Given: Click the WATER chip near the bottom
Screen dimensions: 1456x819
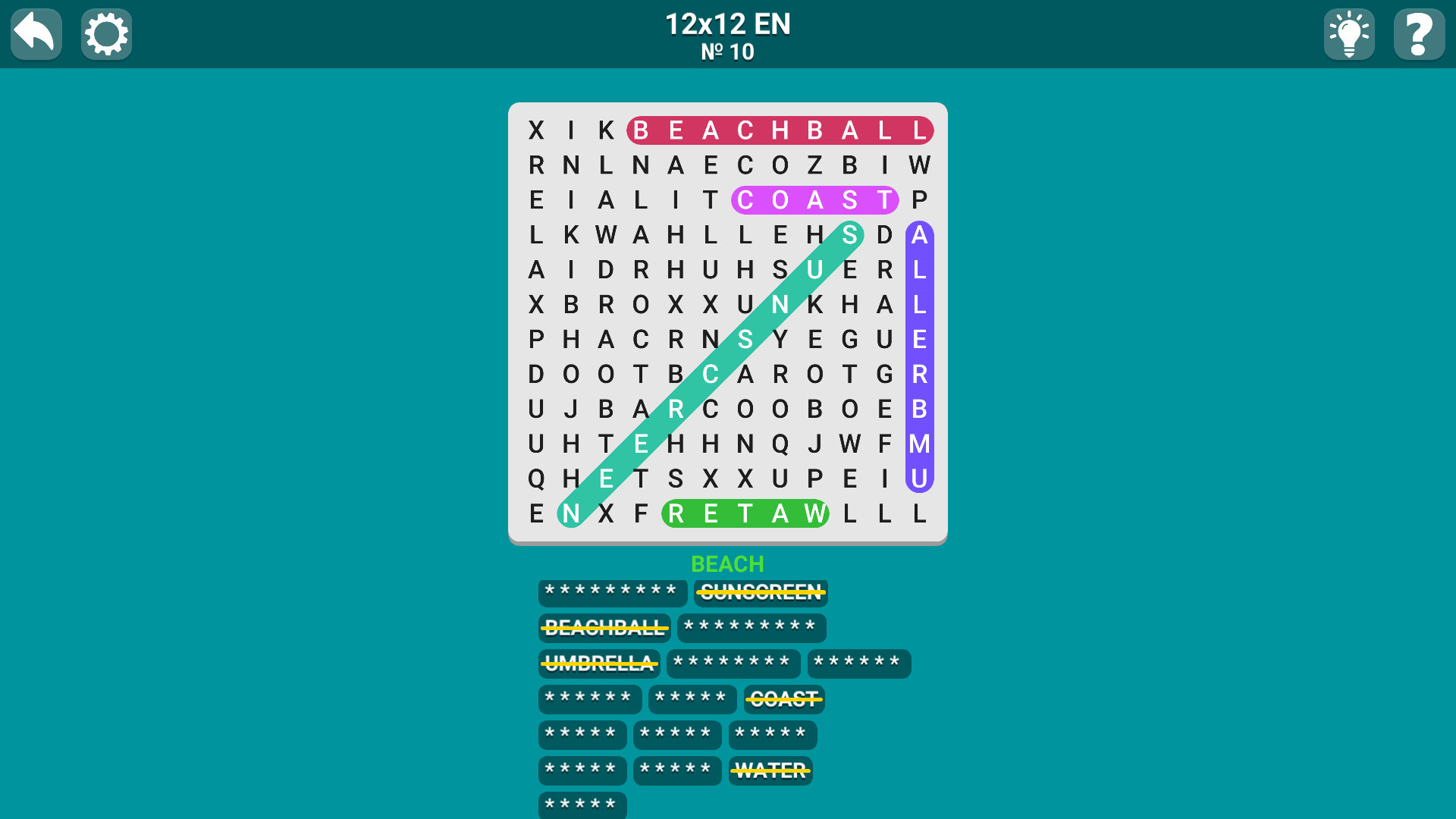Looking at the screenshot, I should pyautogui.click(x=770, y=770).
